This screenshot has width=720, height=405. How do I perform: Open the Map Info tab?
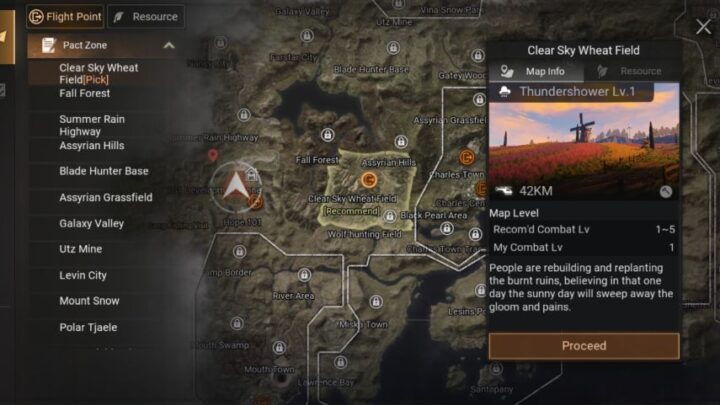(535, 71)
